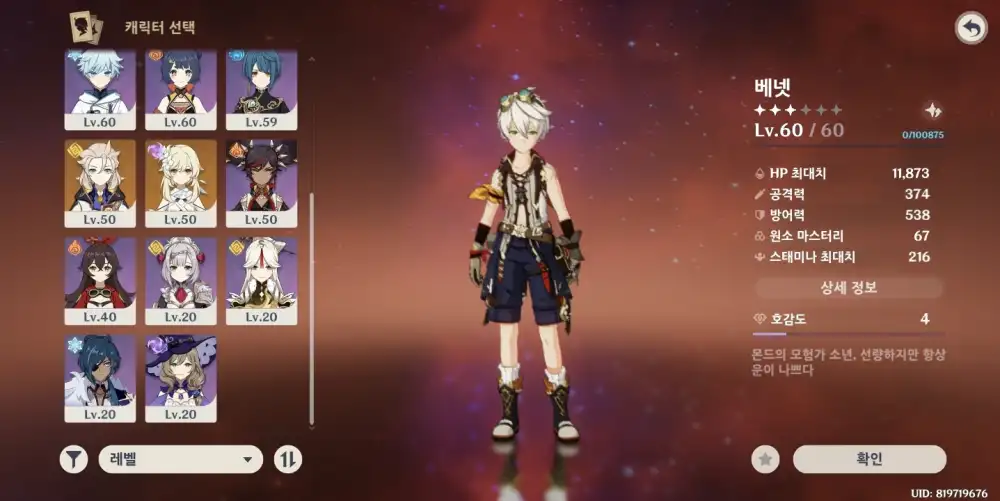Select Kaeya's Lv.20 character card
The image size is (1000, 501).
point(100,375)
